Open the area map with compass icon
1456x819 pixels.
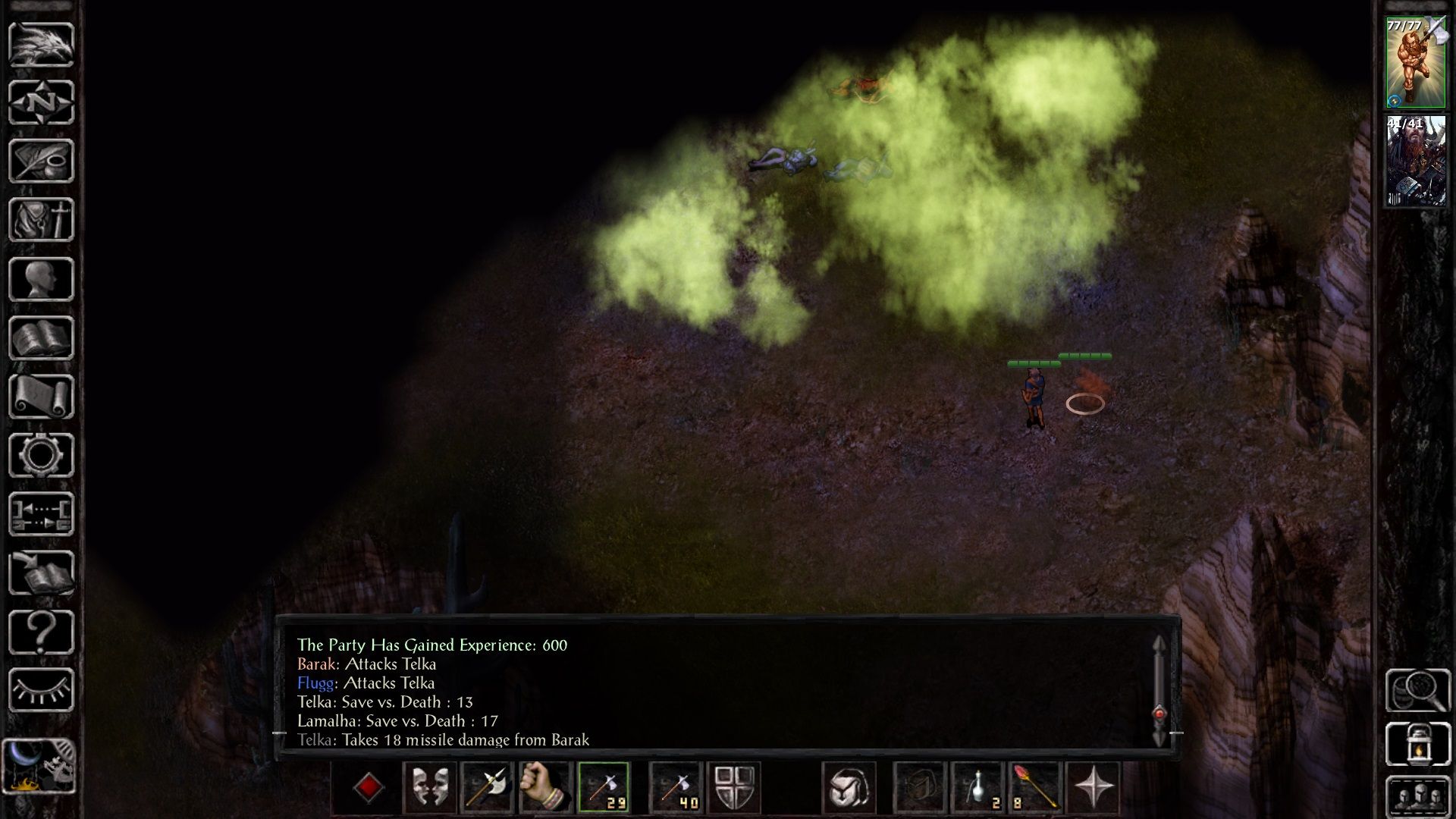tap(41, 102)
